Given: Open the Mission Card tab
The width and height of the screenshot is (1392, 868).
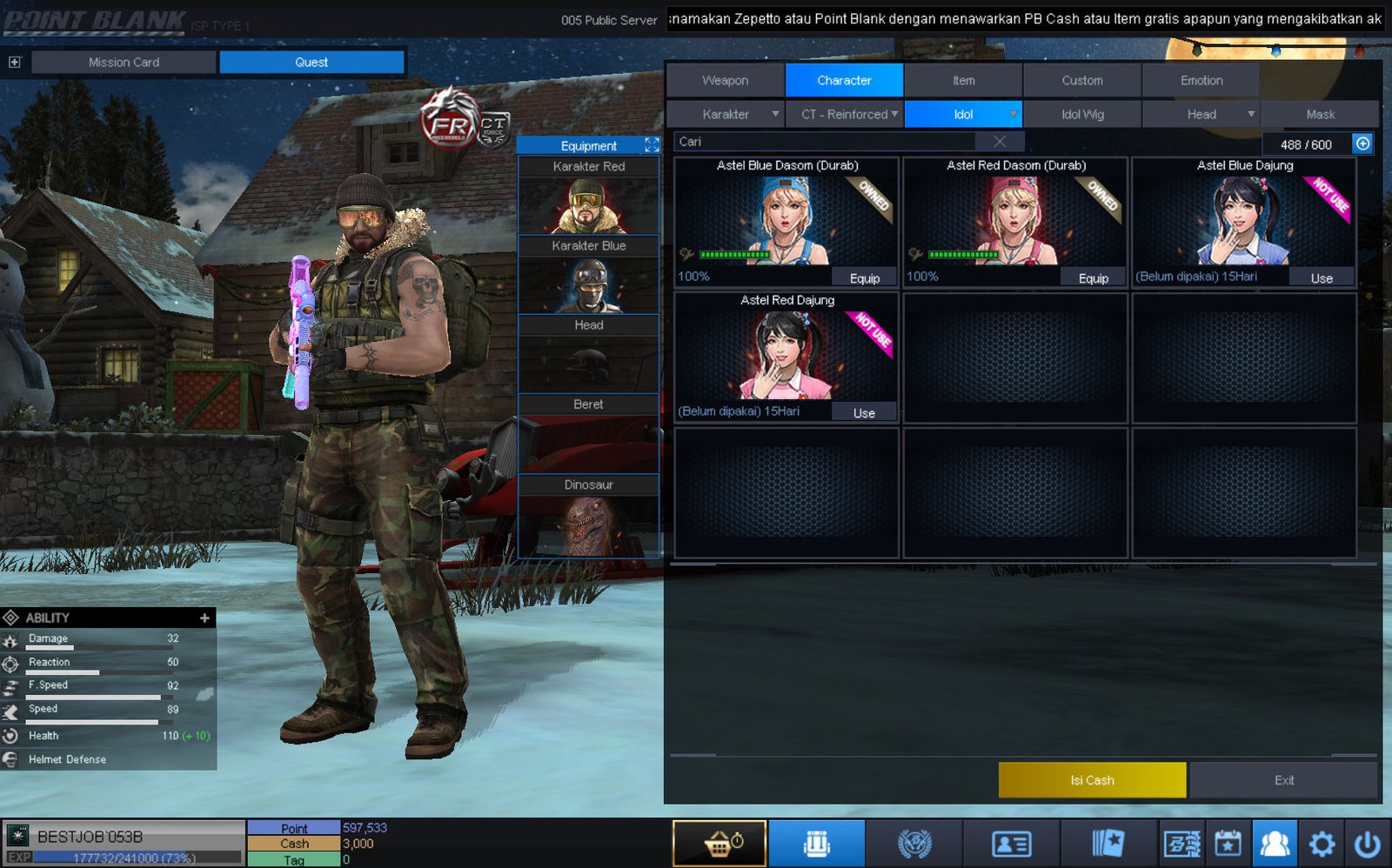Looking at the screenshot, I should coord(124,62).
